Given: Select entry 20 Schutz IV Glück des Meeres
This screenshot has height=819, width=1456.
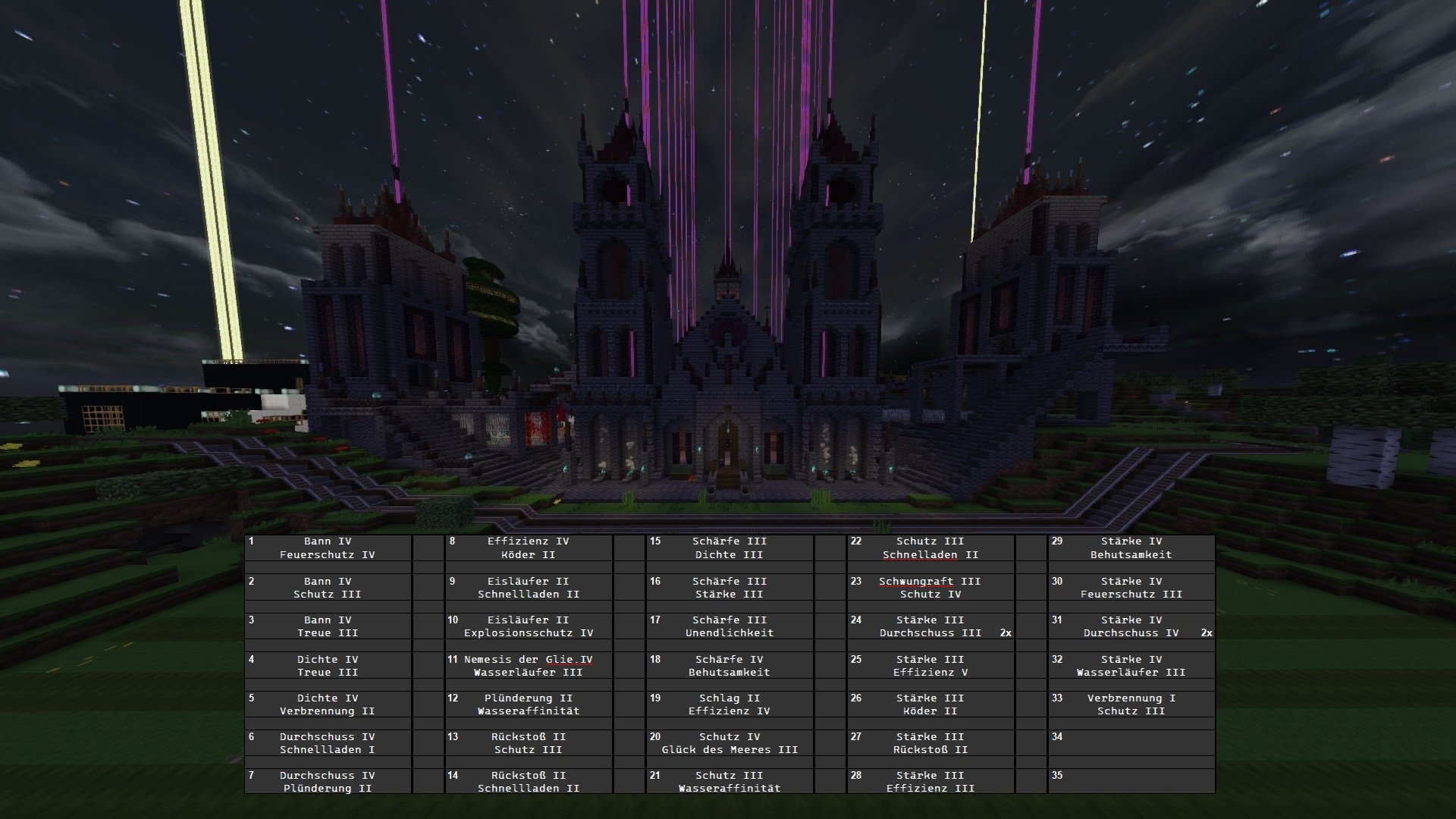Looking at the screenshot, I should (730, 743).
